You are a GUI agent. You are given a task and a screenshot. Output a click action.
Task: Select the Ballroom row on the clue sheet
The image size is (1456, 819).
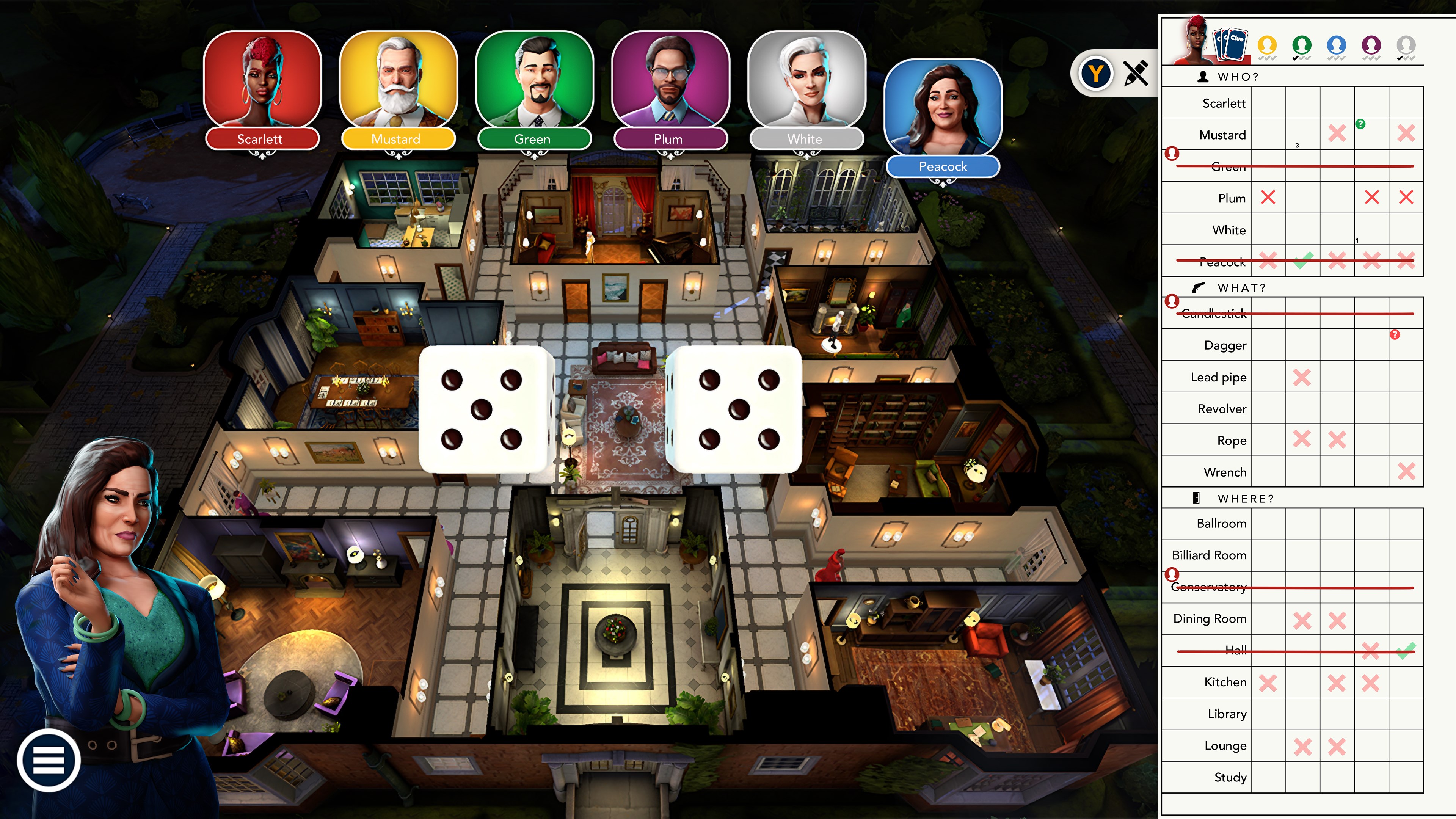click(1221, 523)
